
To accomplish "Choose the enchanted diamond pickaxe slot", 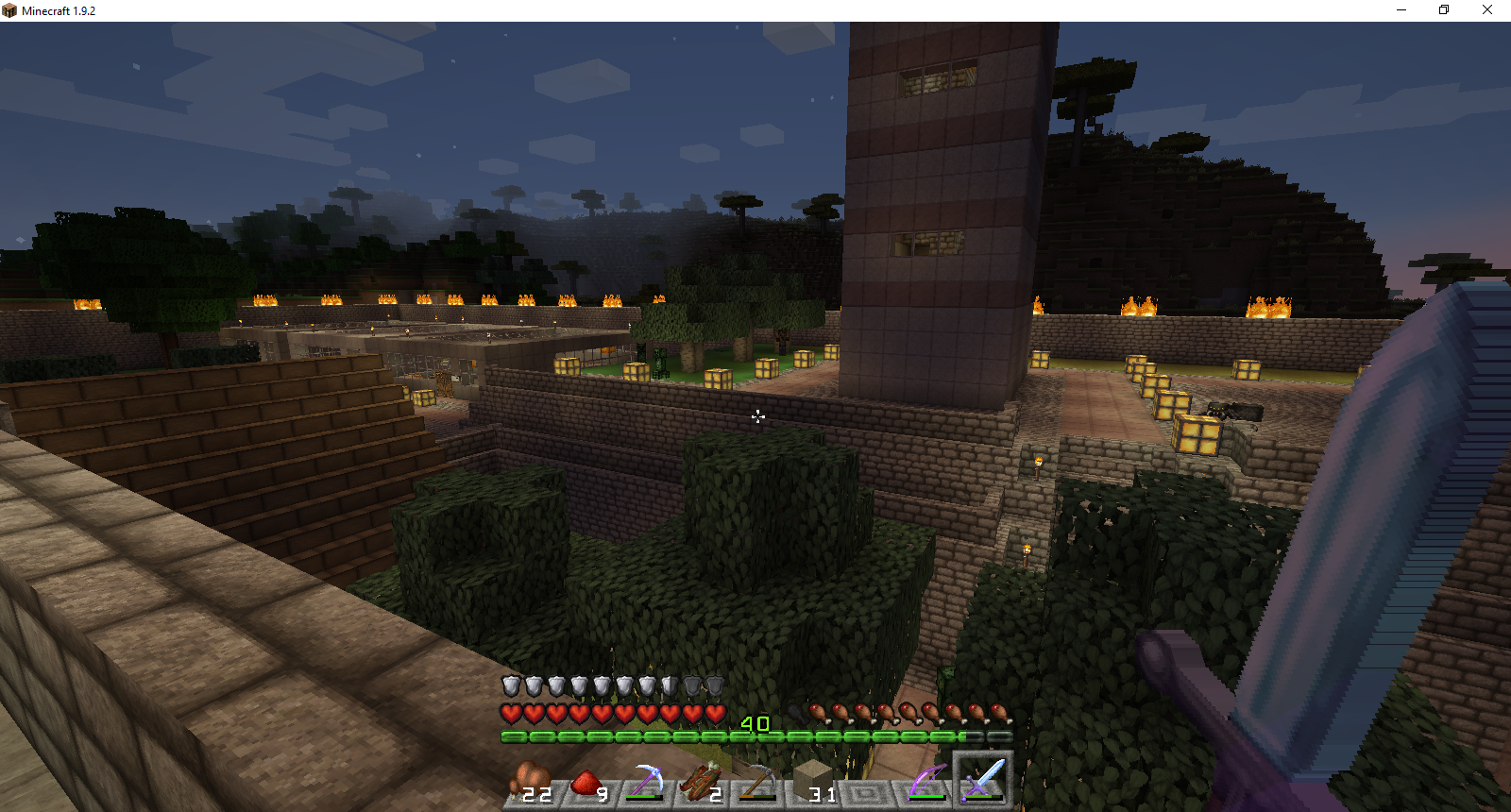I will pyautogui.click(x=645, y=783).
